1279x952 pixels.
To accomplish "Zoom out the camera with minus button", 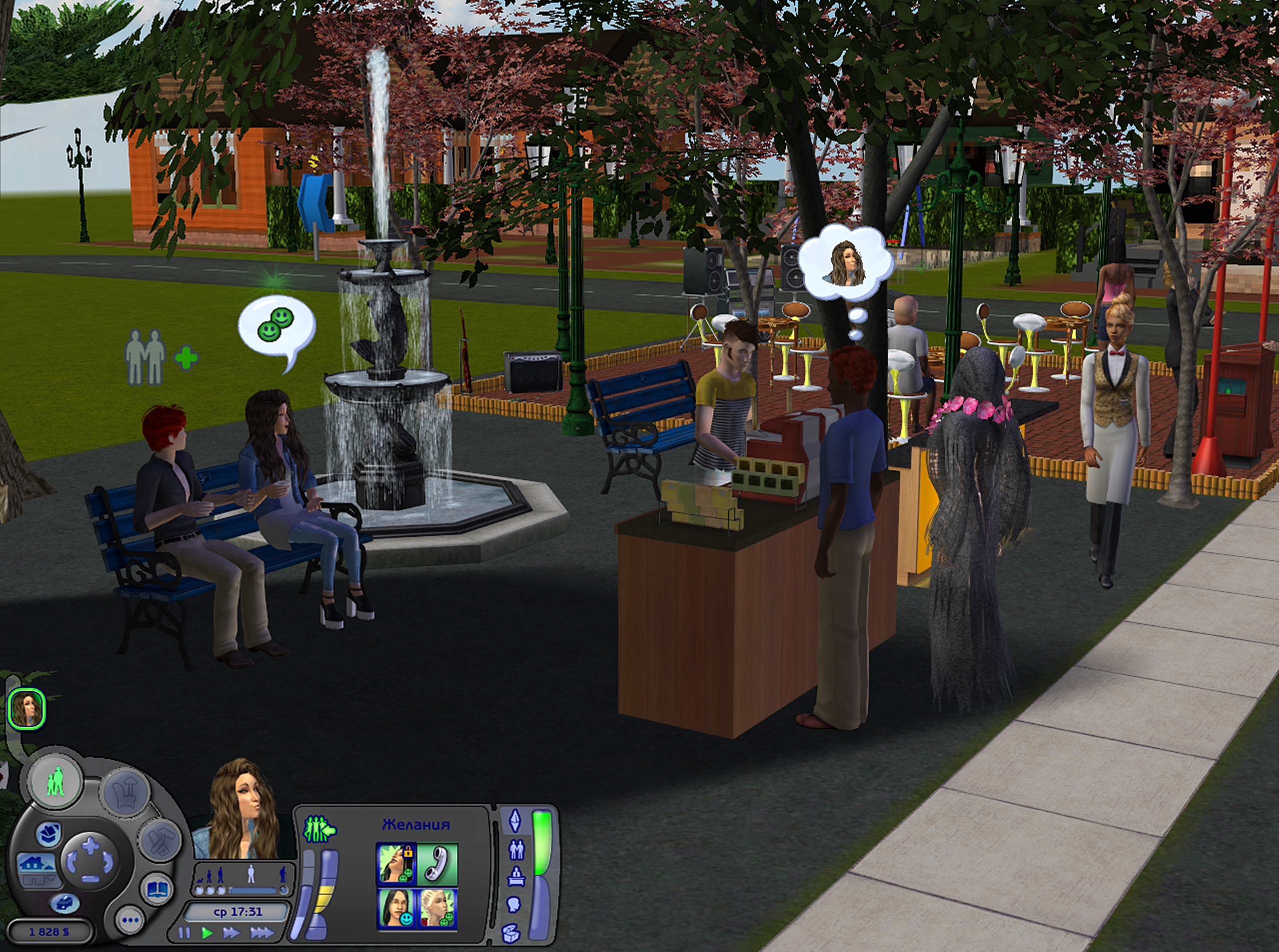I will click(90, 878).
